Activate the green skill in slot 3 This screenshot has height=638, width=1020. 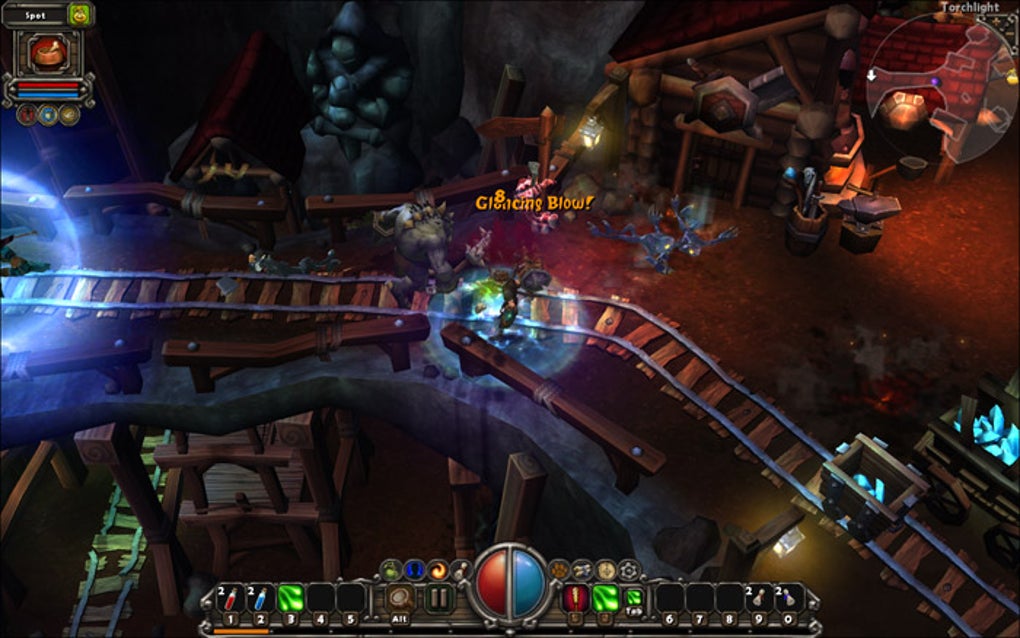(291, 598)
